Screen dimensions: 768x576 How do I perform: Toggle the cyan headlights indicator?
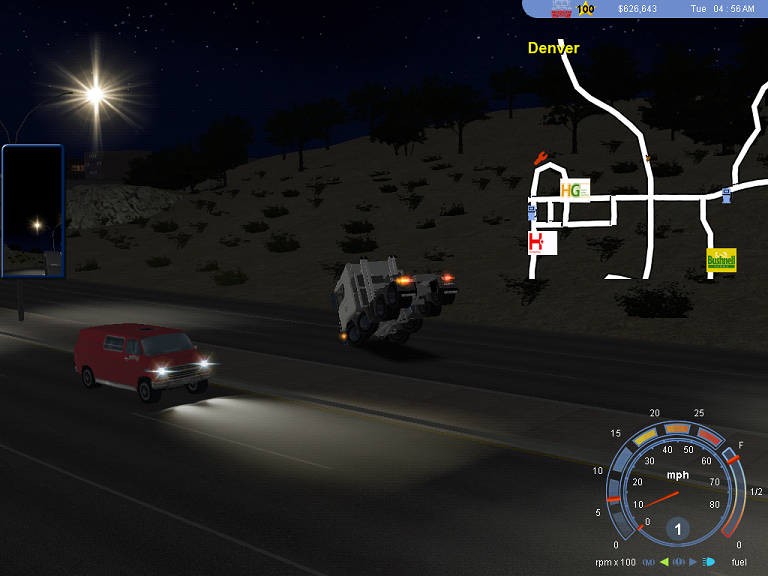[x=709, y=562]
